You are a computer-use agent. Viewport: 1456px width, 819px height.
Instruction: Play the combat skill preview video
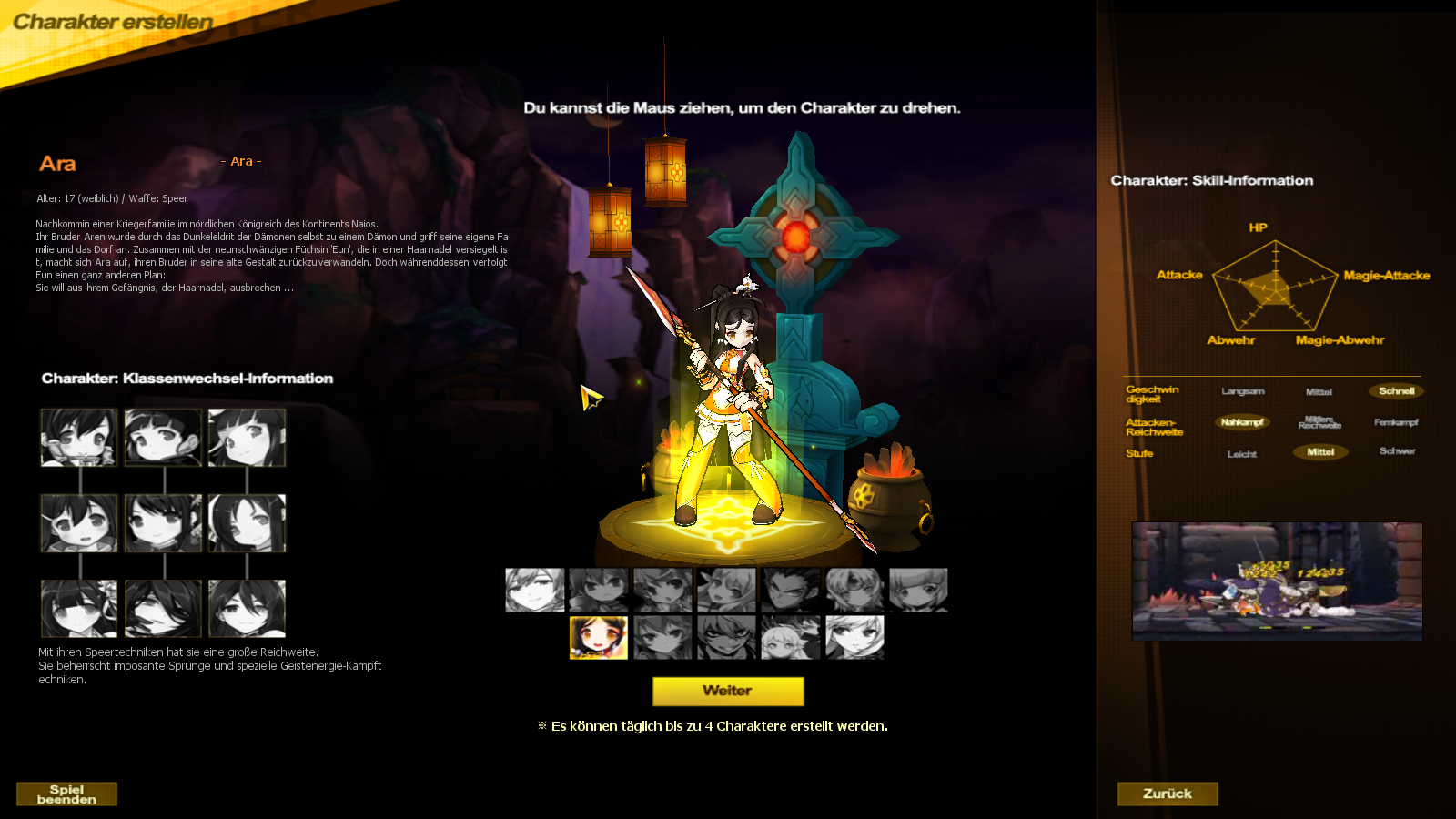pyautogui.click(x=1277, y=581)
